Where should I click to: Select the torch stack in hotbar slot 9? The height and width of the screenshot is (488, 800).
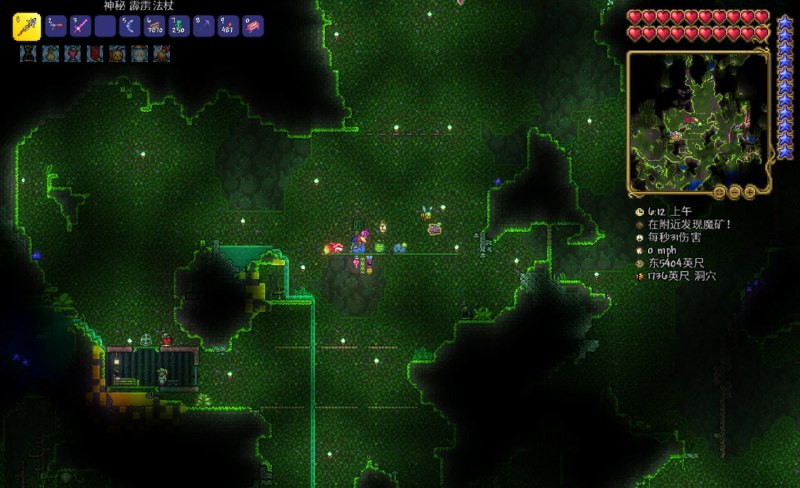coord(229,26)
